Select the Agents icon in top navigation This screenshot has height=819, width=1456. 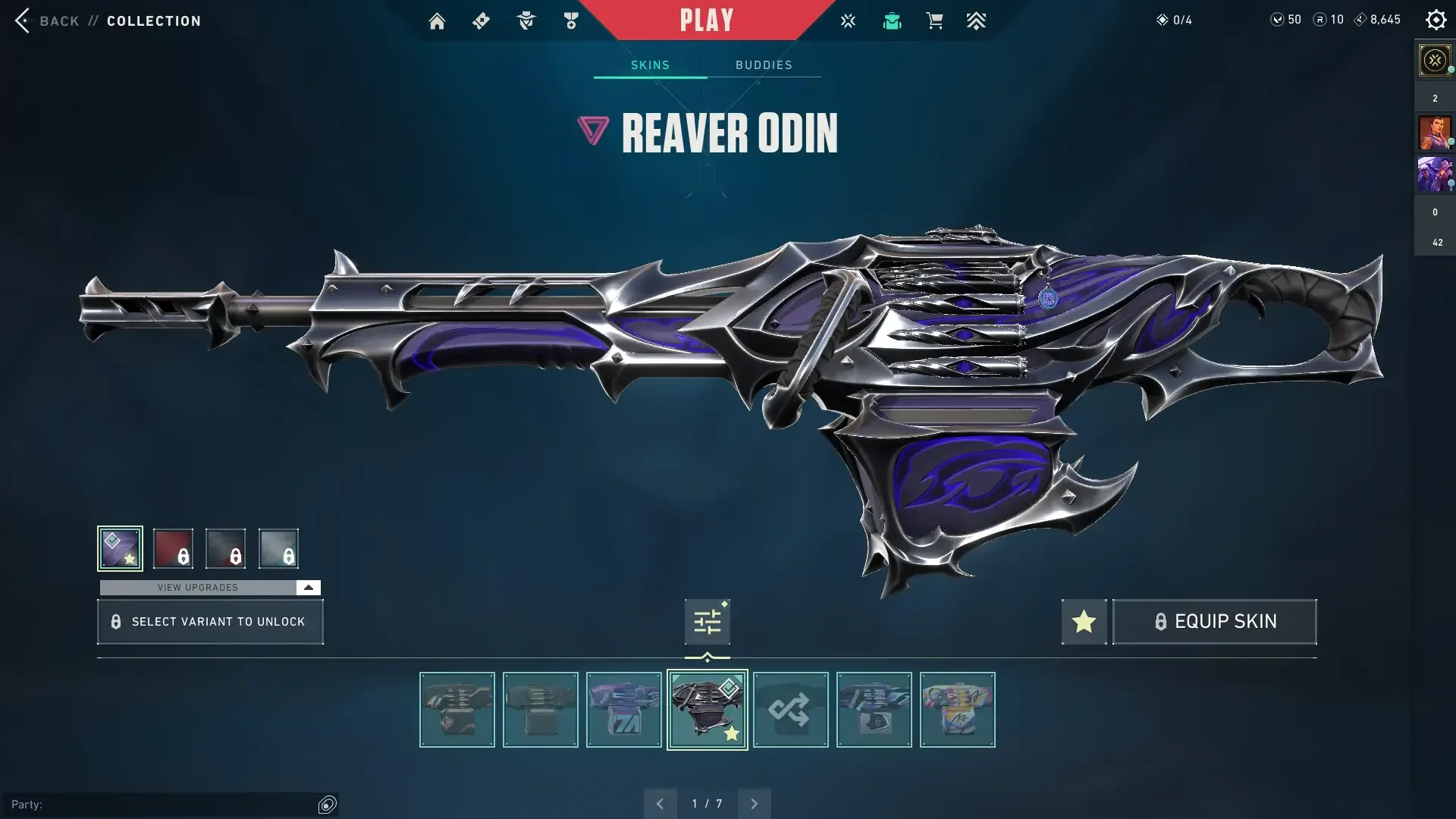point(526,20)
